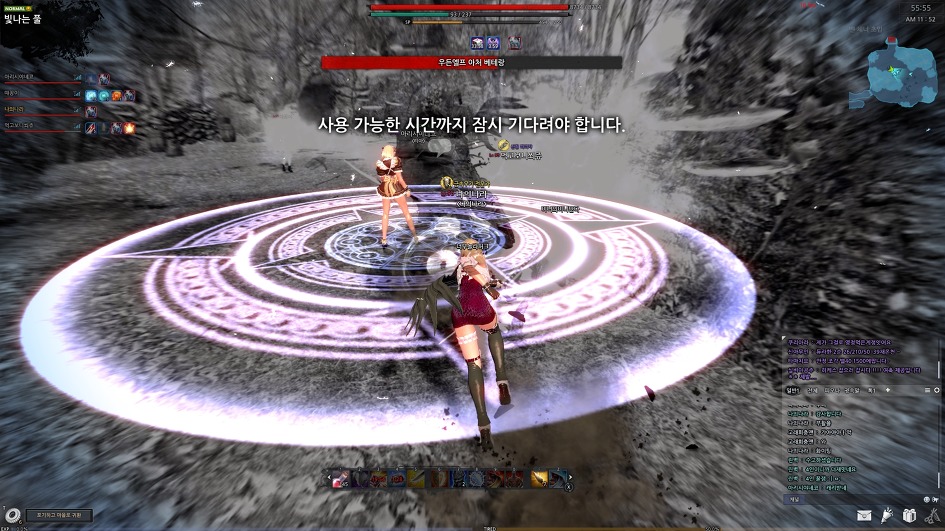Click the hotbar's right page arrow
Image resolution: width=945 pixels, height=531 pixels.
(x=569, y=479)
